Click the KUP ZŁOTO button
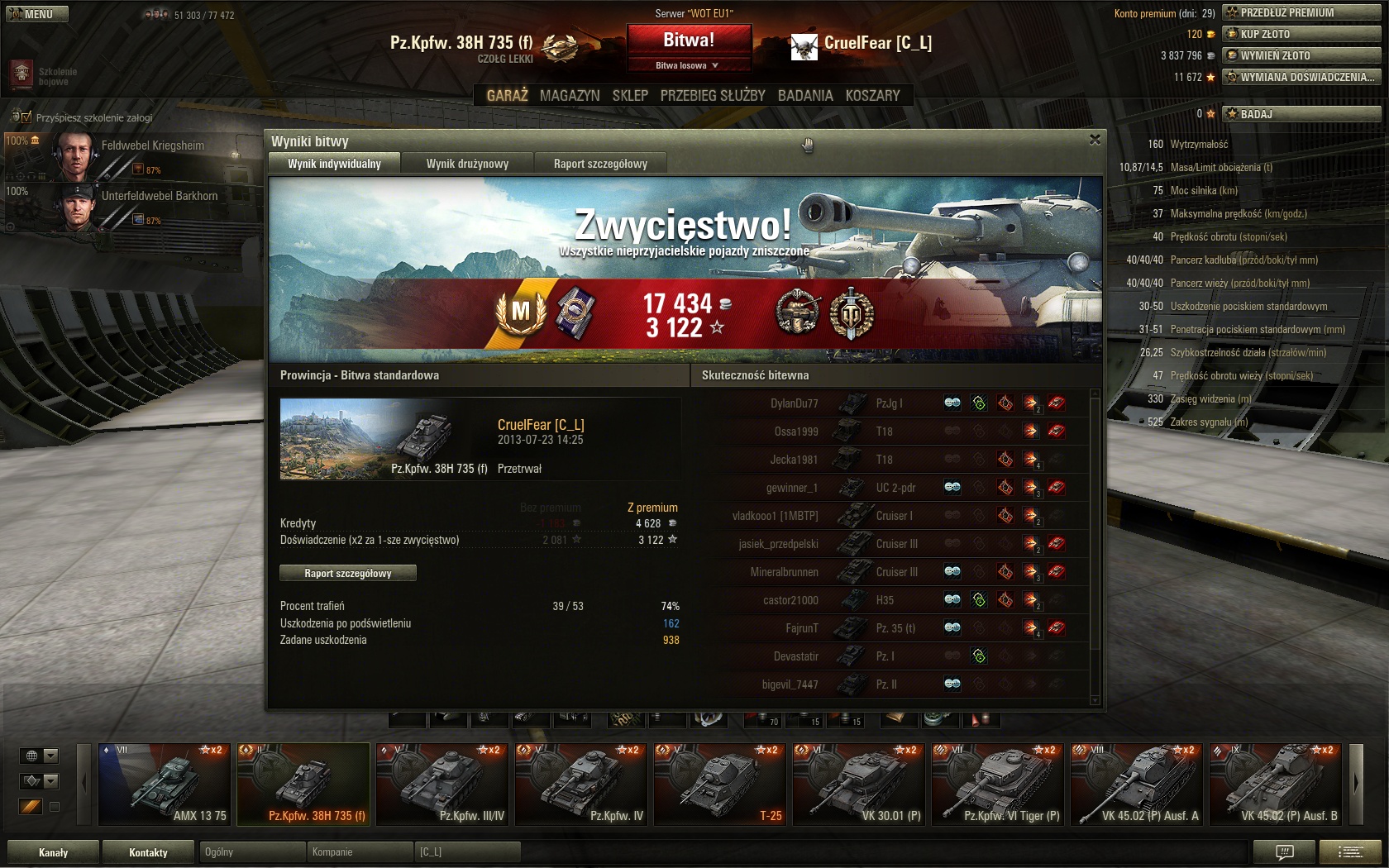1389x868 pixels. (1301, 34)
